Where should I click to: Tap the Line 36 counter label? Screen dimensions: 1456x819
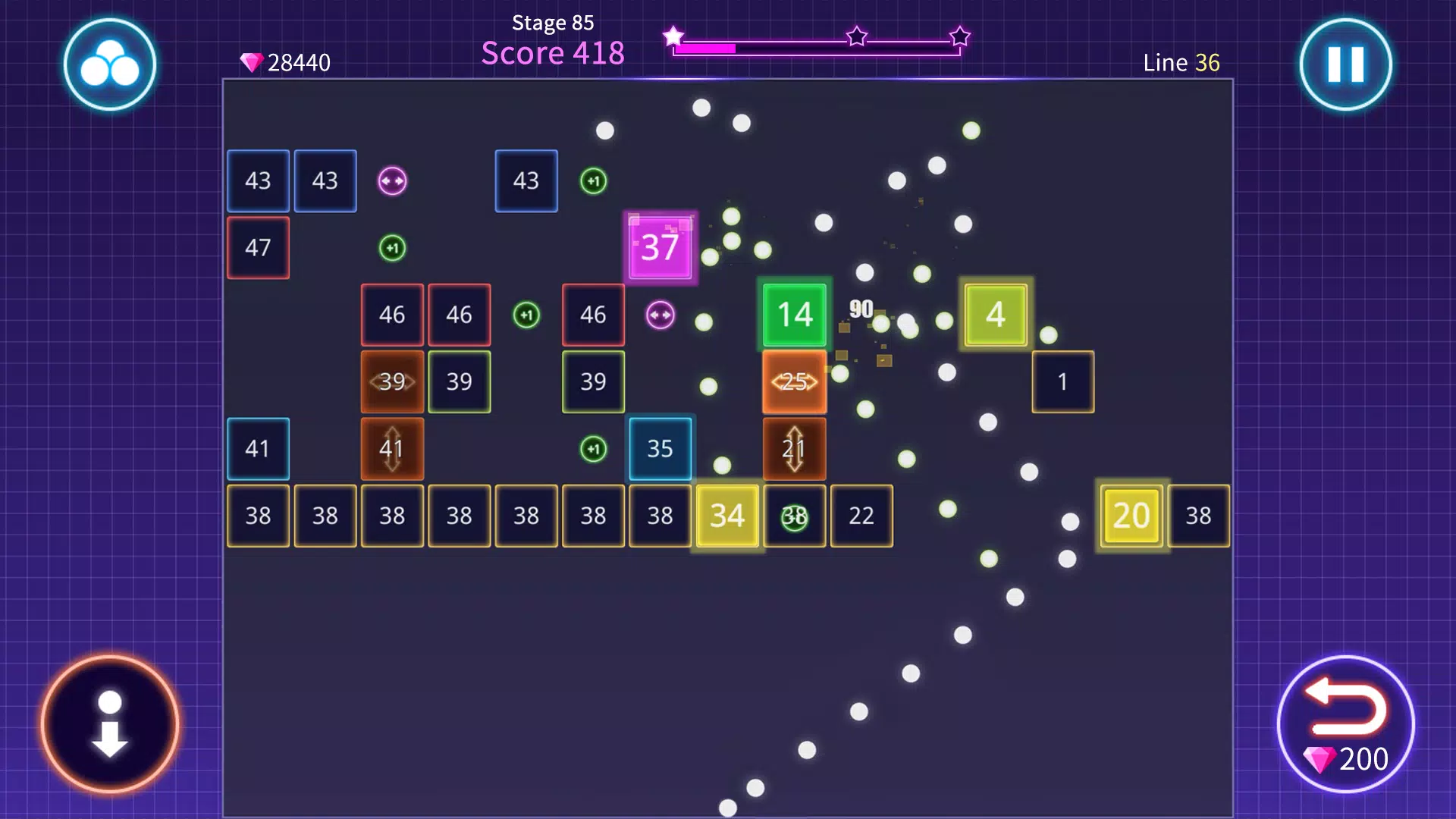click(x=1180, y=64)
